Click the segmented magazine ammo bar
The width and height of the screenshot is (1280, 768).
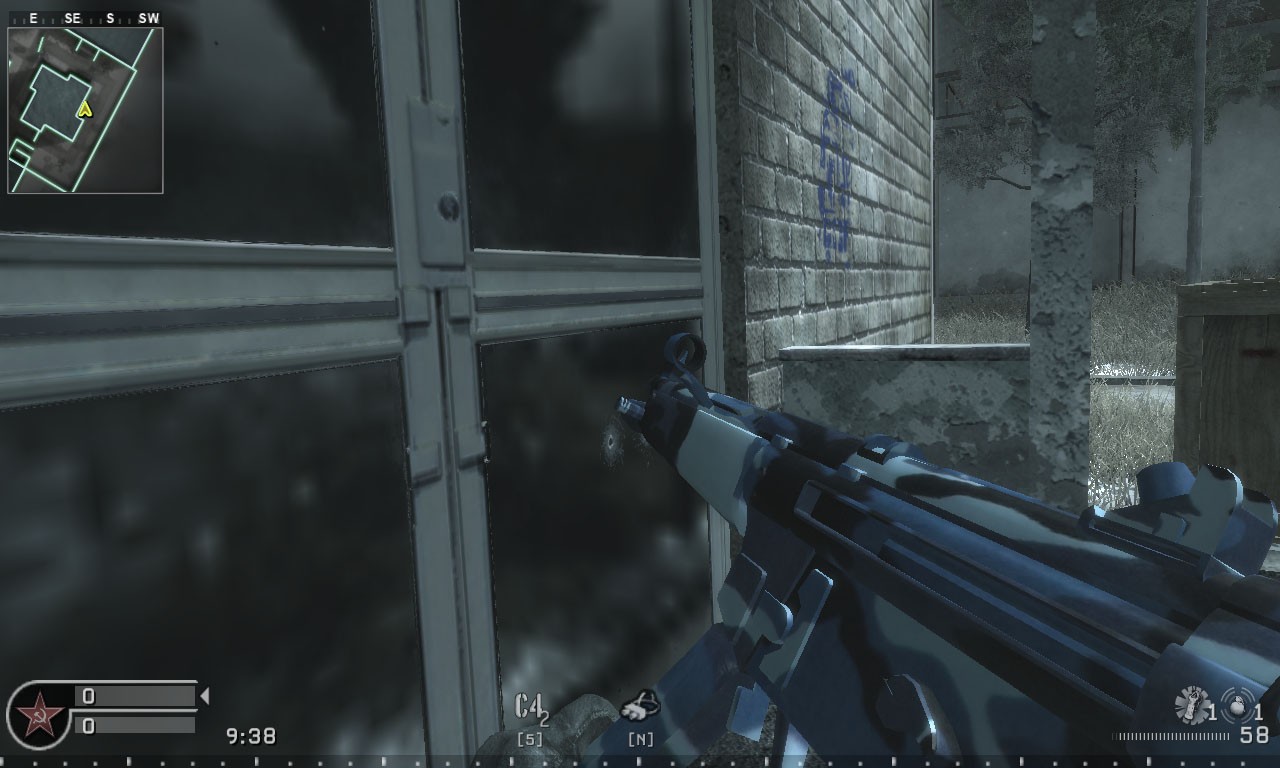point(1172,735)
